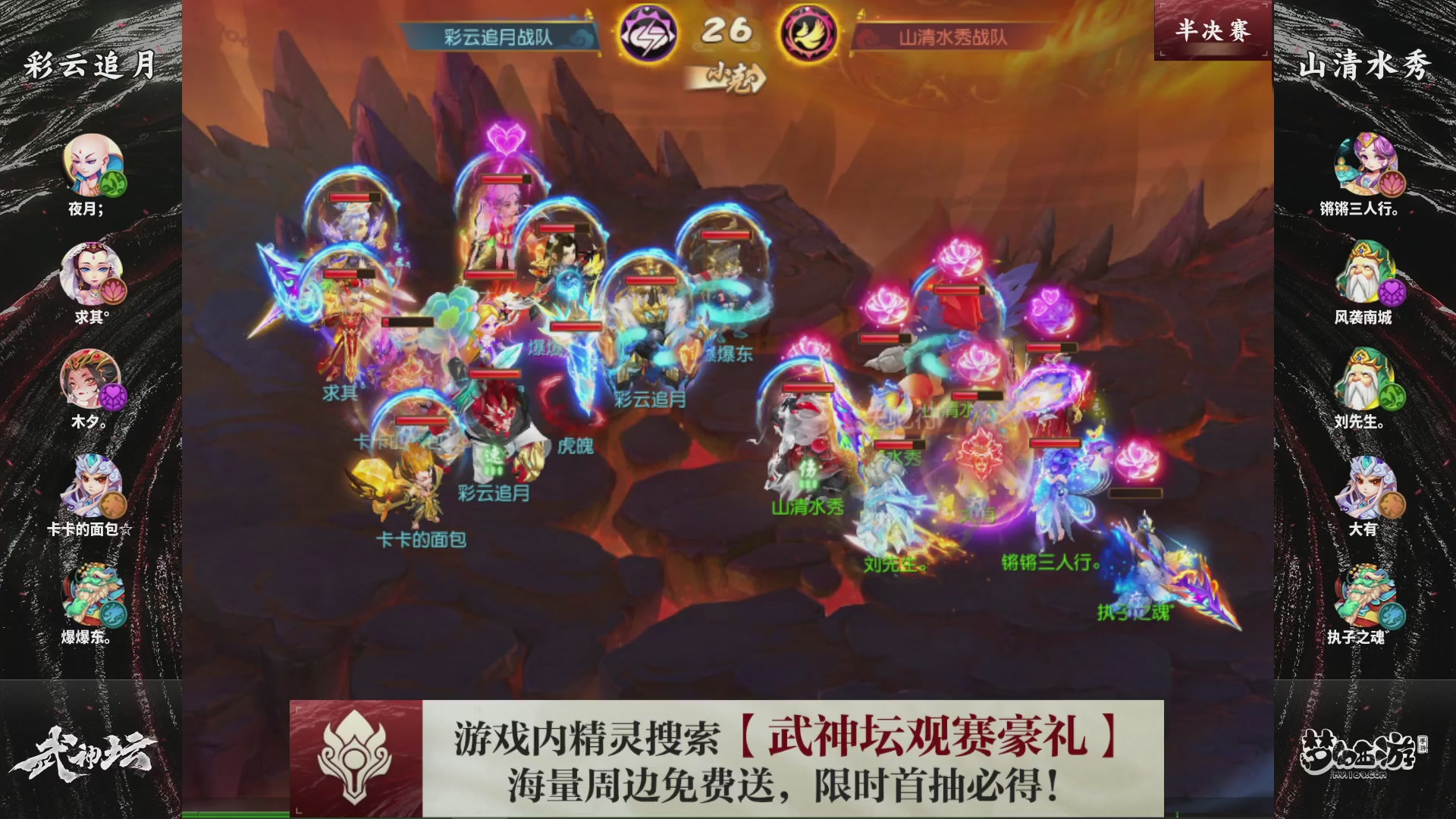Click the green leaf badge on 夜月's avatar
Screen dimensions: 1456x819
pyautogui.click(x=115, y=186)
